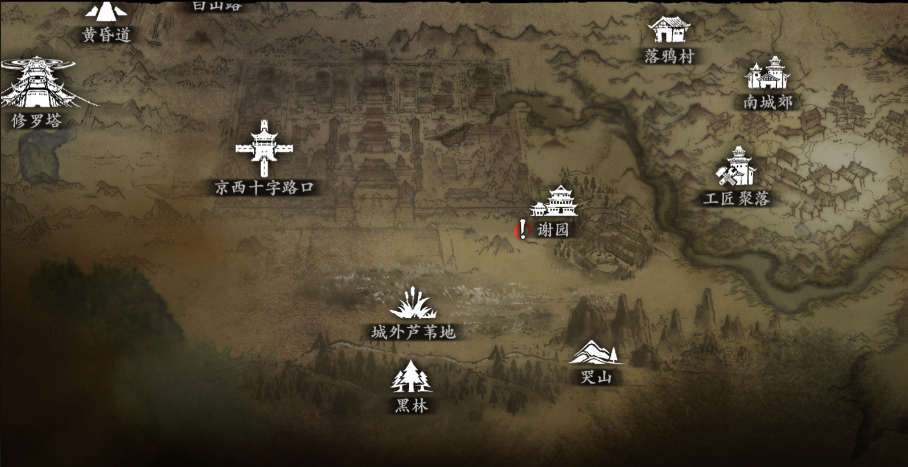Screen dimensions: 908x467
Task: Select the 黑林 forest location
Action: 410,378
